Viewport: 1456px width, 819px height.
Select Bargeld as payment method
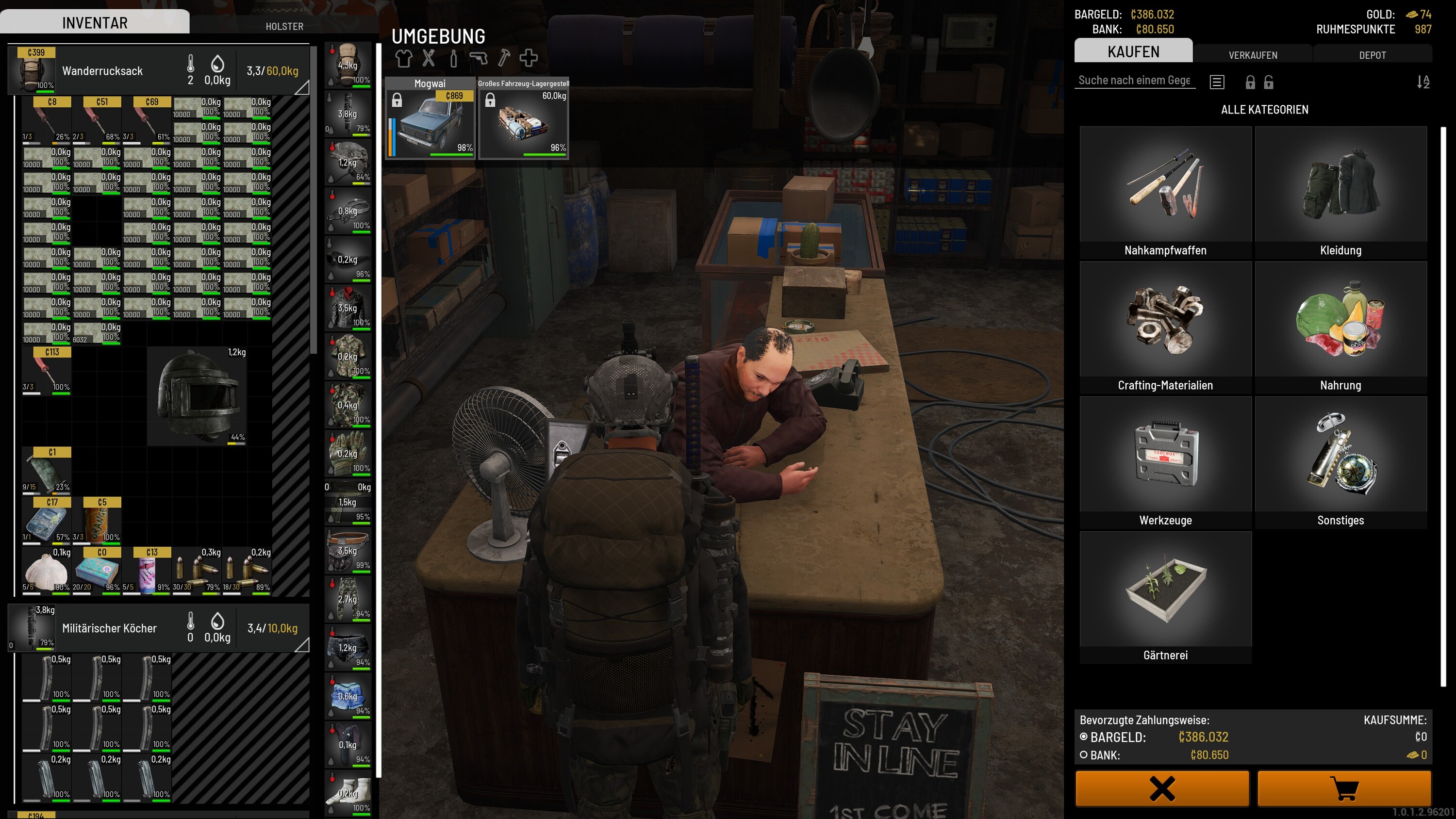click(1084, 737)
